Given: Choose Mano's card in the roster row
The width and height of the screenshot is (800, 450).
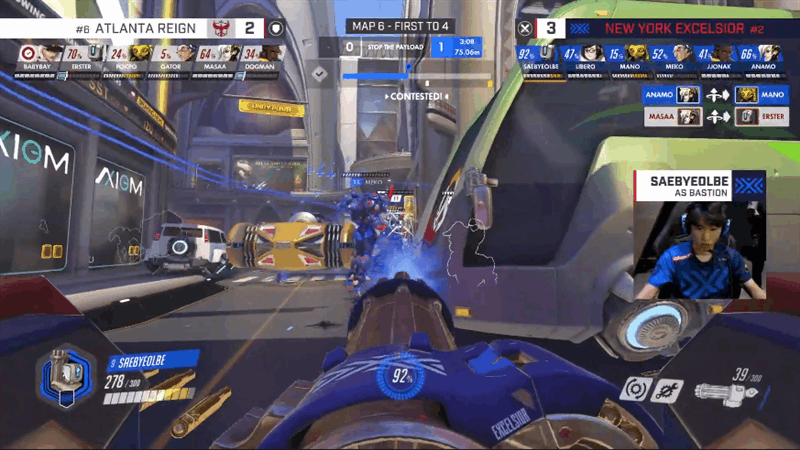Looking at the screenshot, I should click(630, 57).
